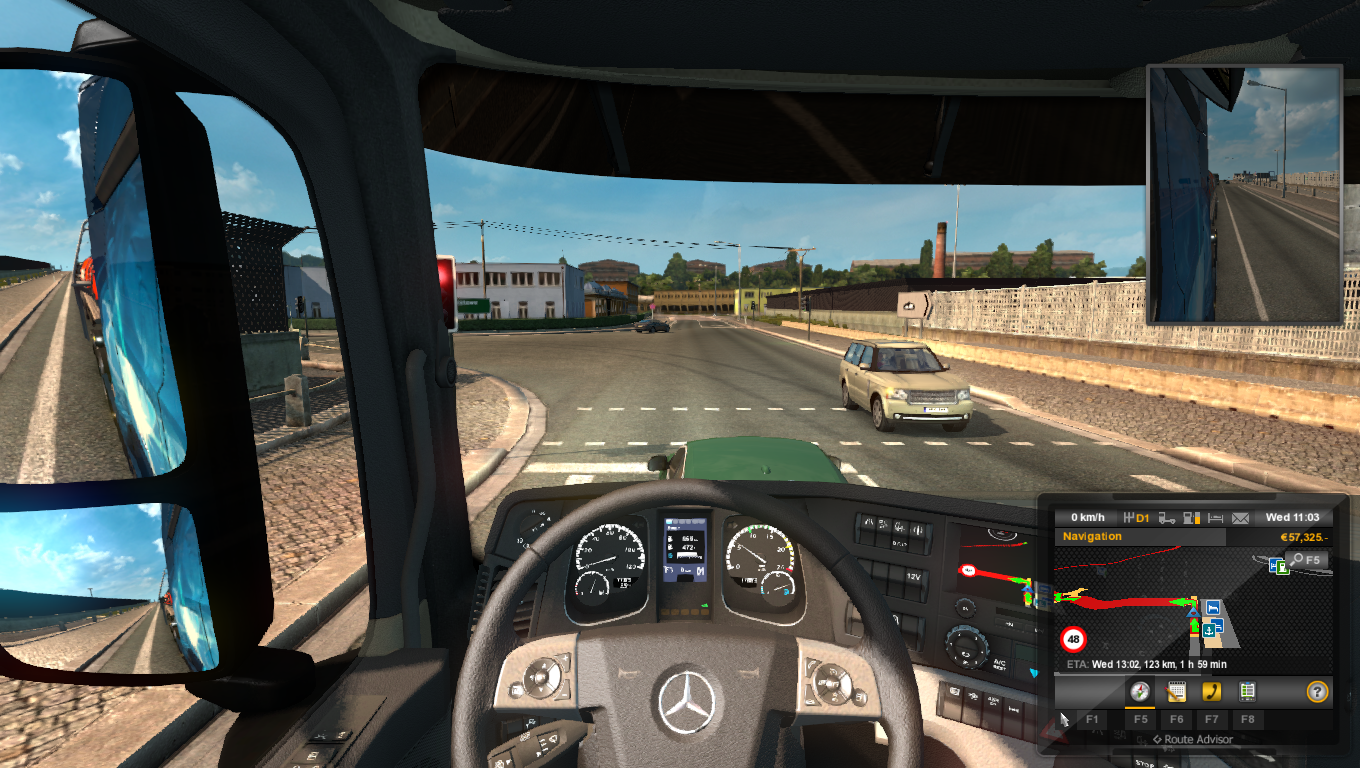The image size is (1360, 768).
Task: Click the green gas station symbol on the map
Action: [1281, 566]
